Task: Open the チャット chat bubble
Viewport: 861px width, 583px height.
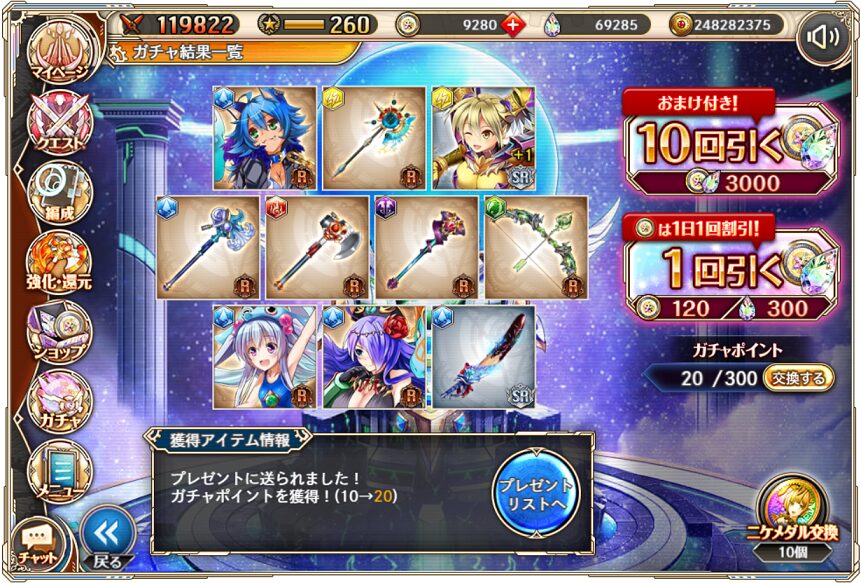Action: [x=36, y=543]
